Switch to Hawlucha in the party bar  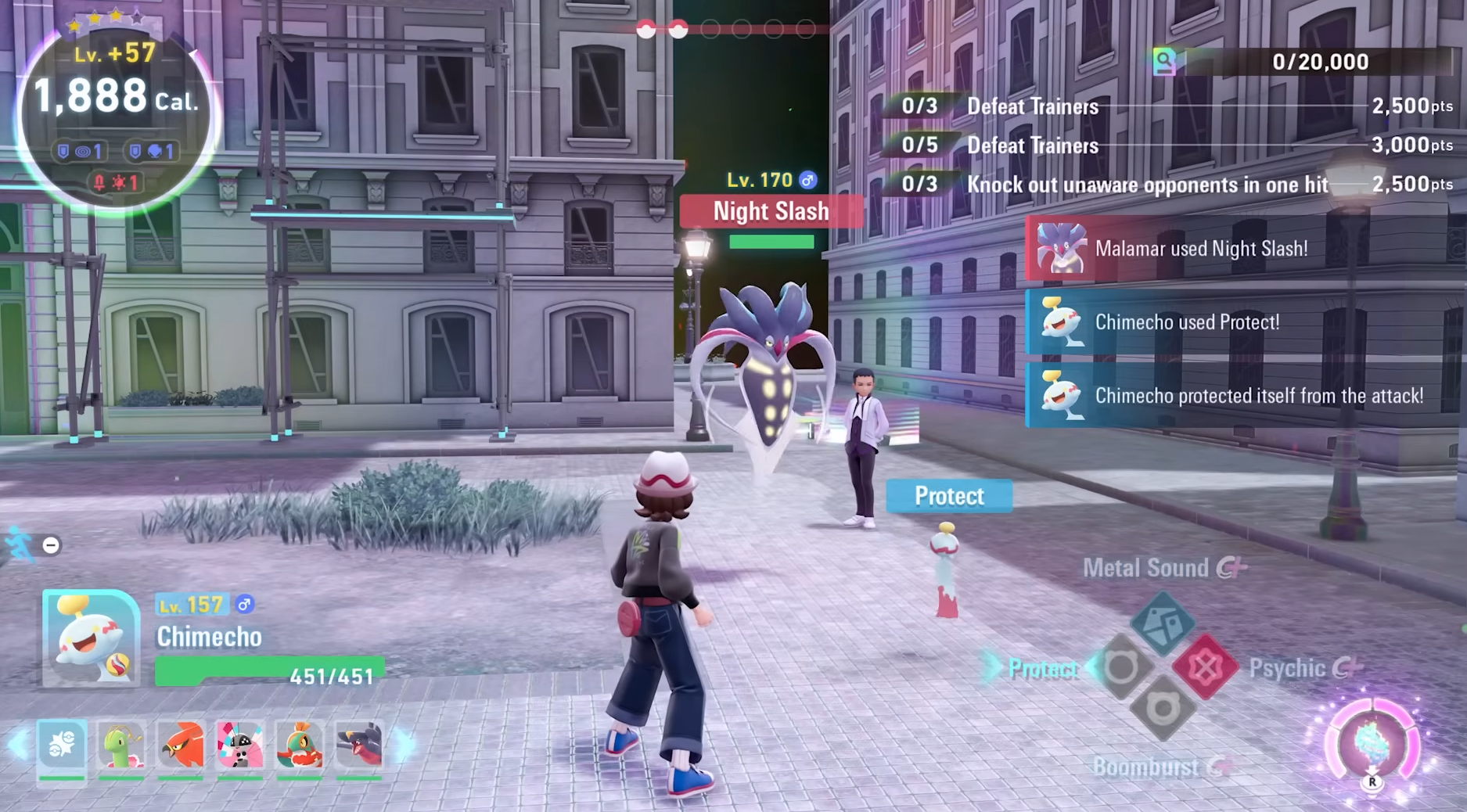click(300, 746)
